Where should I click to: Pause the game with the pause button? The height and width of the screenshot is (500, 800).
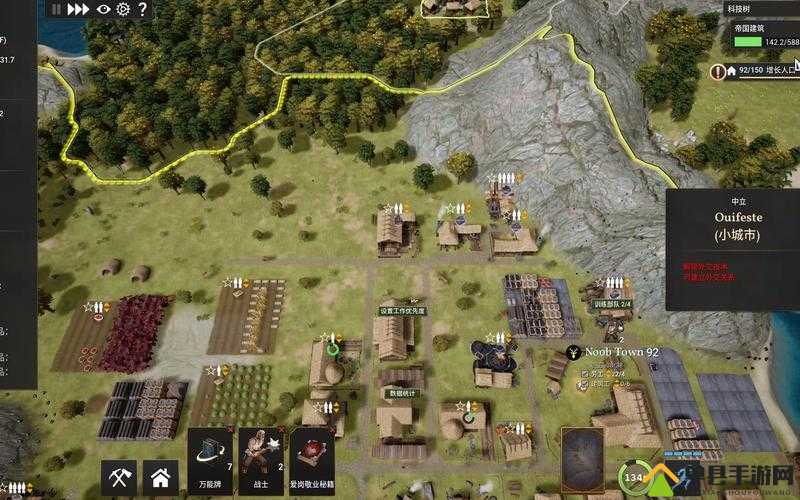coord(54,10)
